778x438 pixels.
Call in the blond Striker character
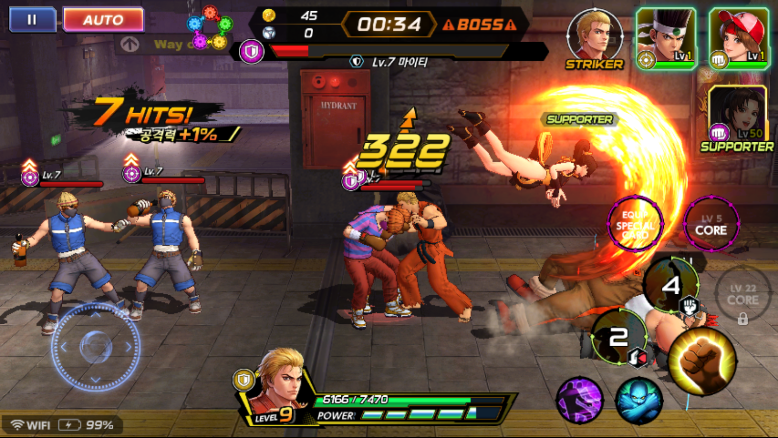tap(594, 37)
